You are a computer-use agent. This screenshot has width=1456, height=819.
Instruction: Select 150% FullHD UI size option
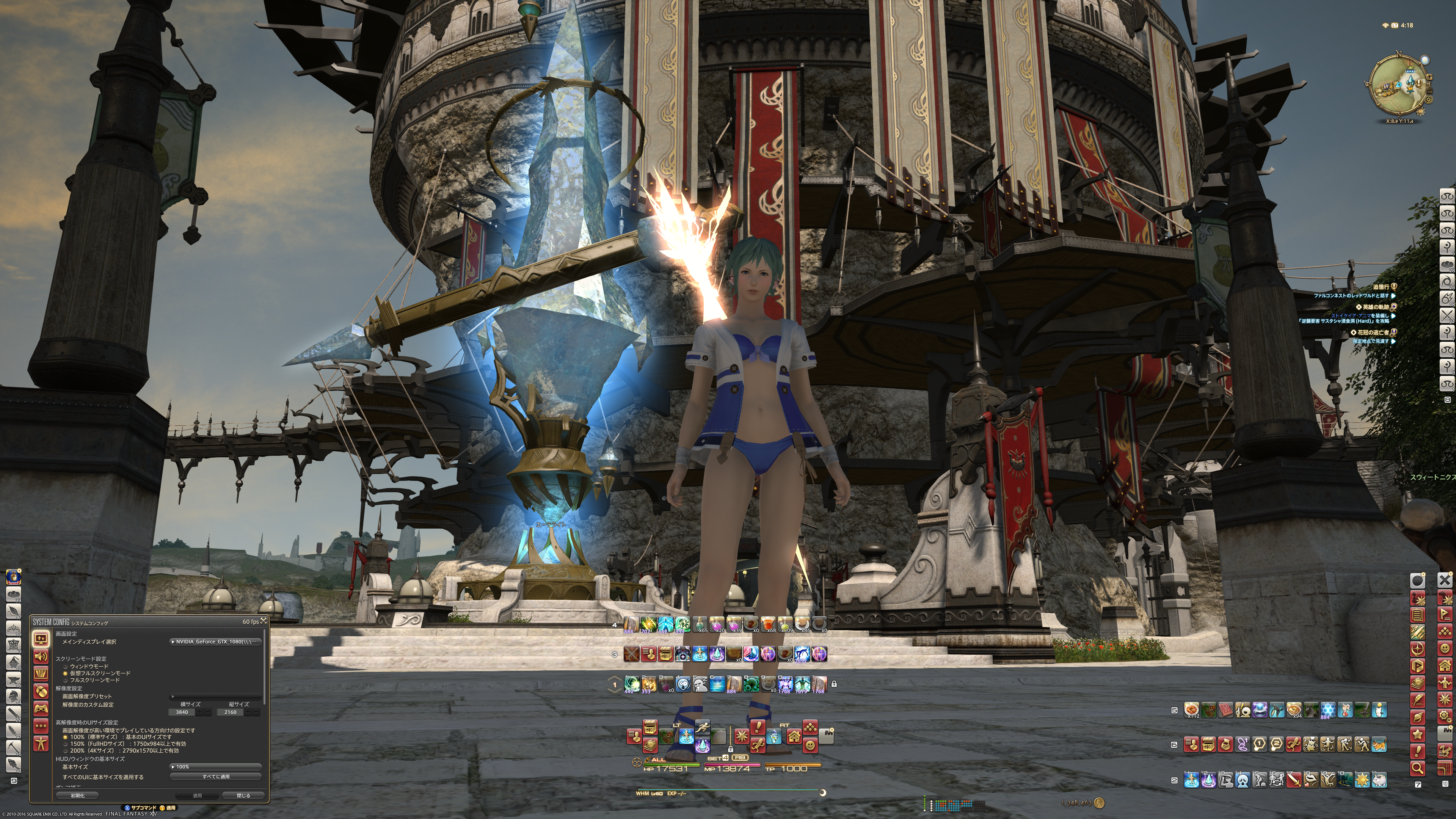tap(66, 744)
